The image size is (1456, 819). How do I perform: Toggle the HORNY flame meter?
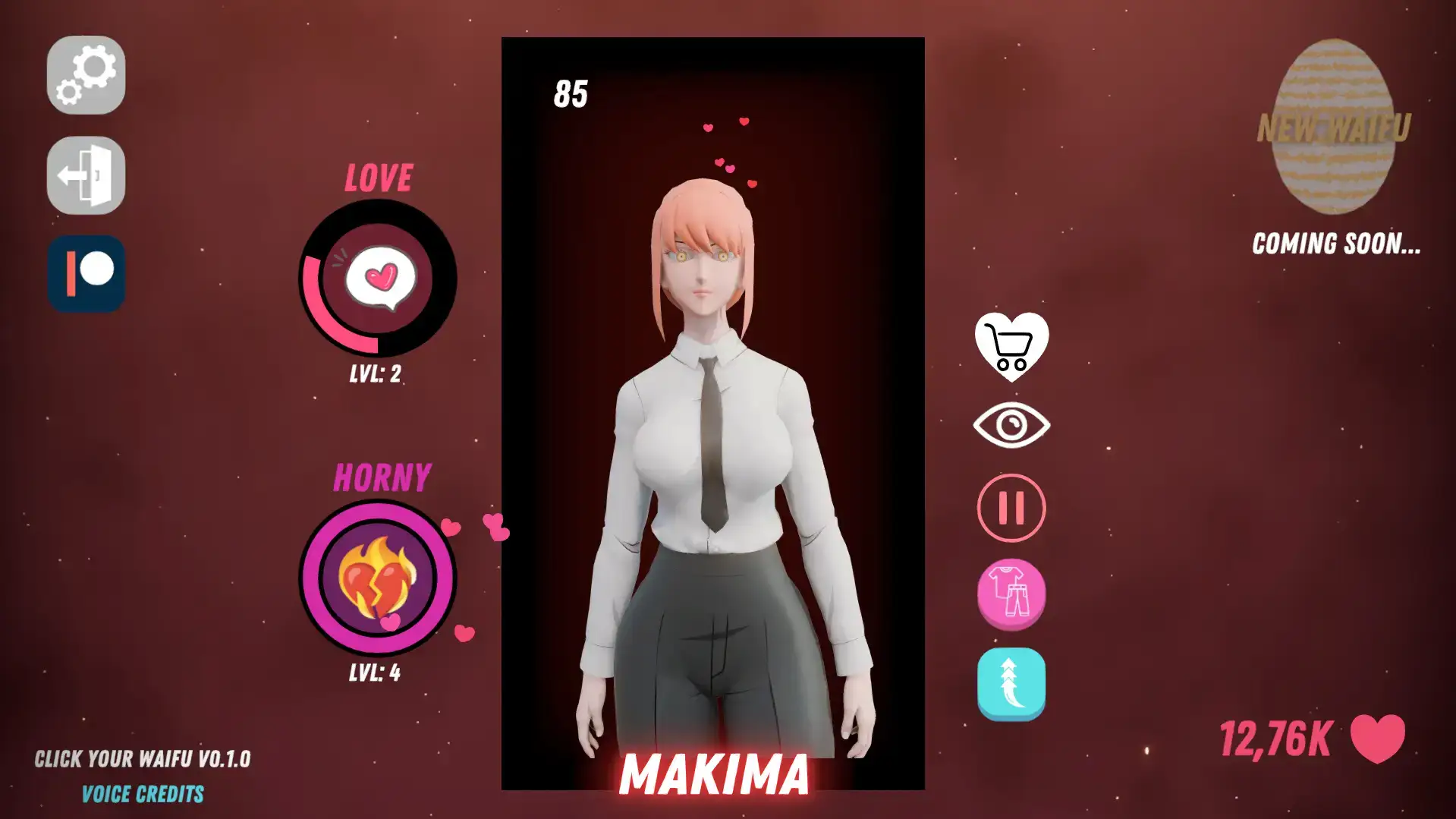pyautogui.click(x=377, y=578)
